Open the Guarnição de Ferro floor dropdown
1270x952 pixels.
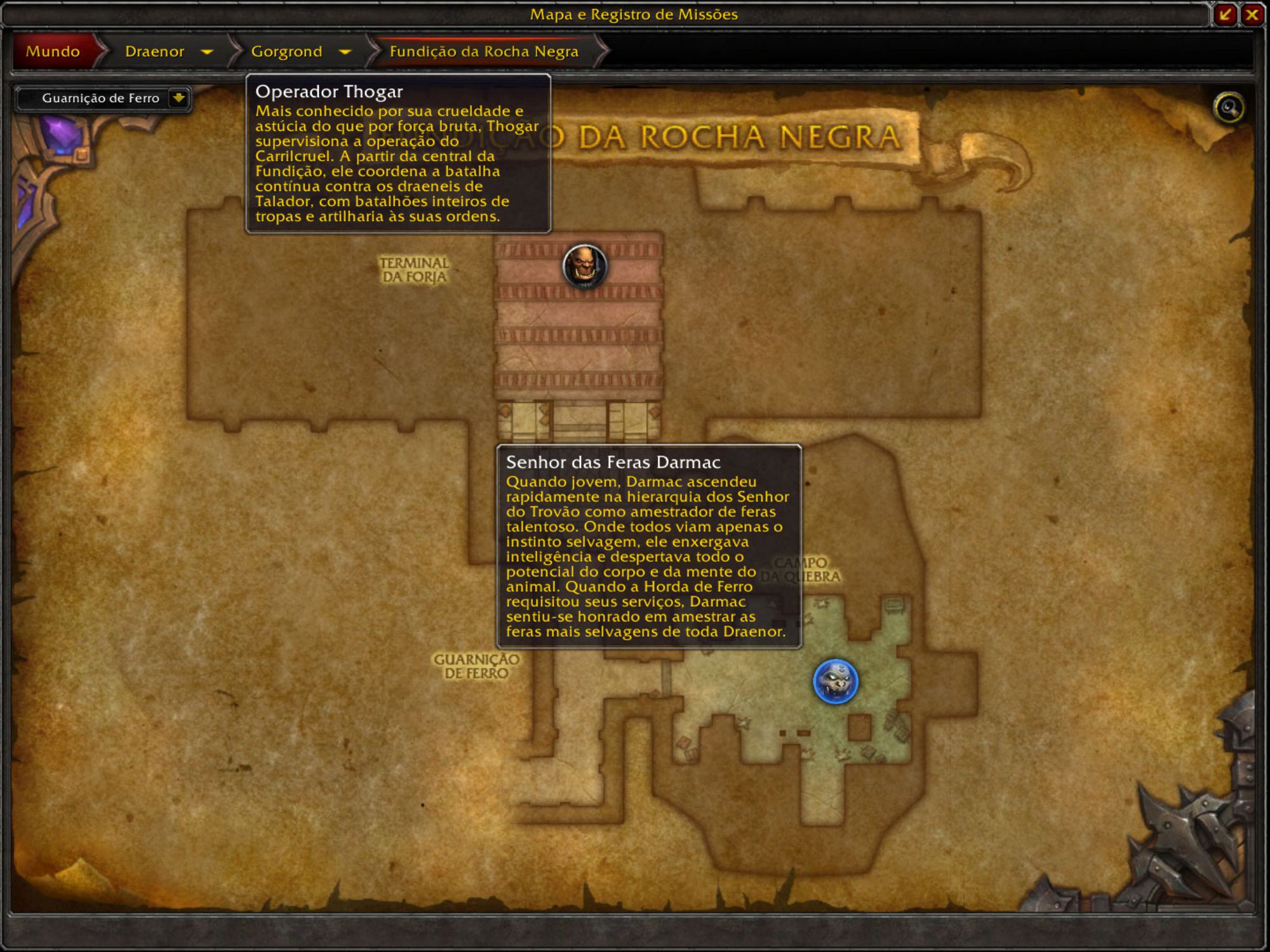pos(178,98)
